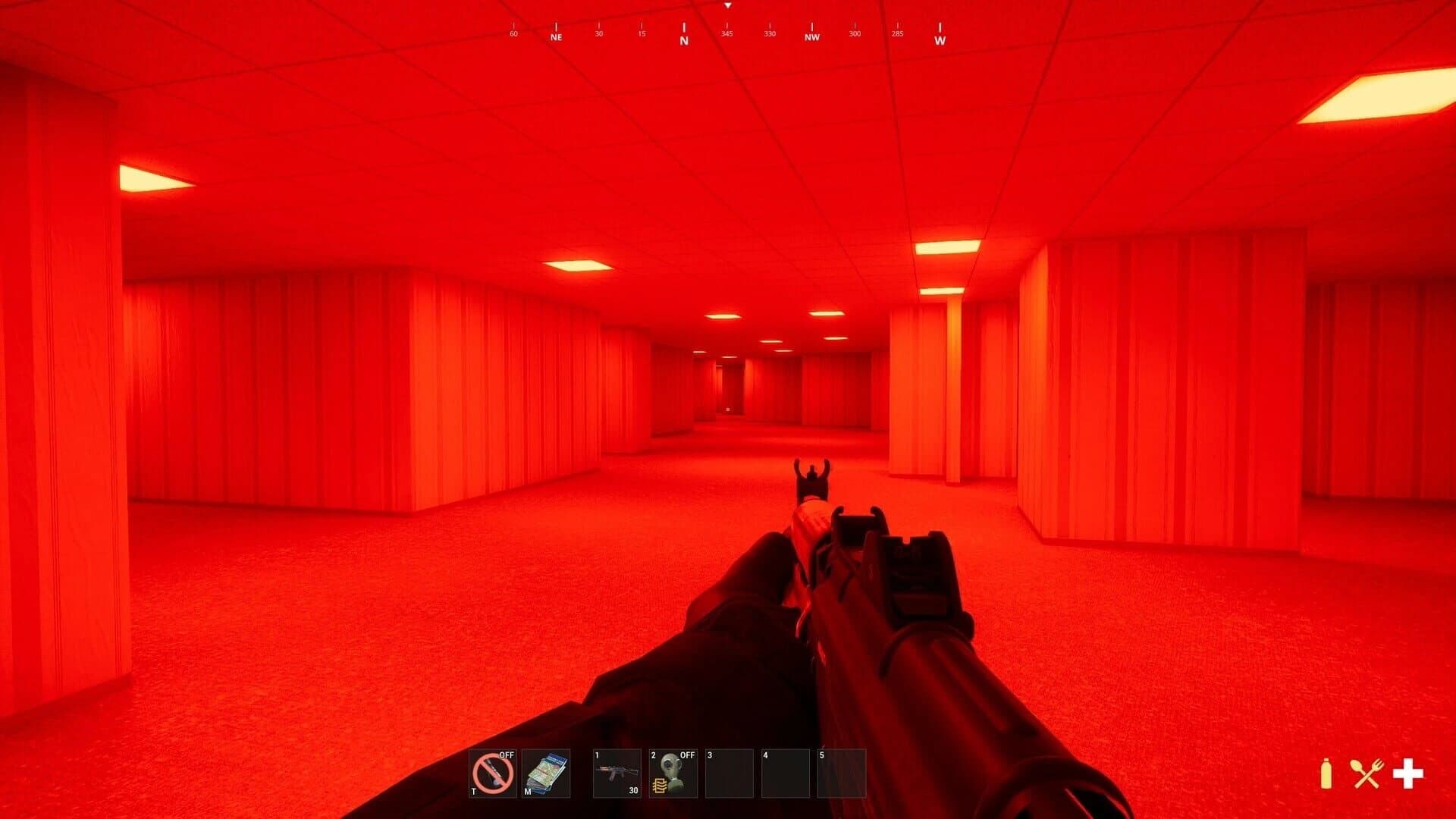This screenshot has height=819, width=1456.
Task: Select the hydration bottle status icon
Action: [x=1326, y=773]
